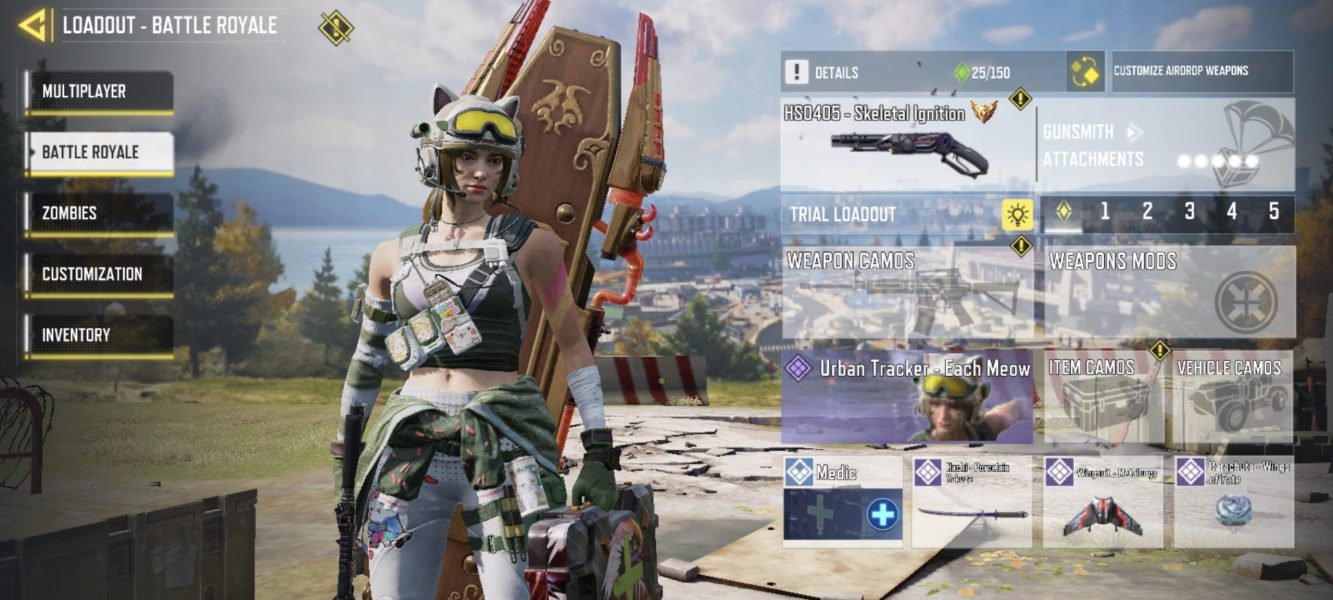The width and height of the screenshot is (1333, 600).
Task: Show the Inventory section
Action: pyautogui.click(x=99, y=336)
